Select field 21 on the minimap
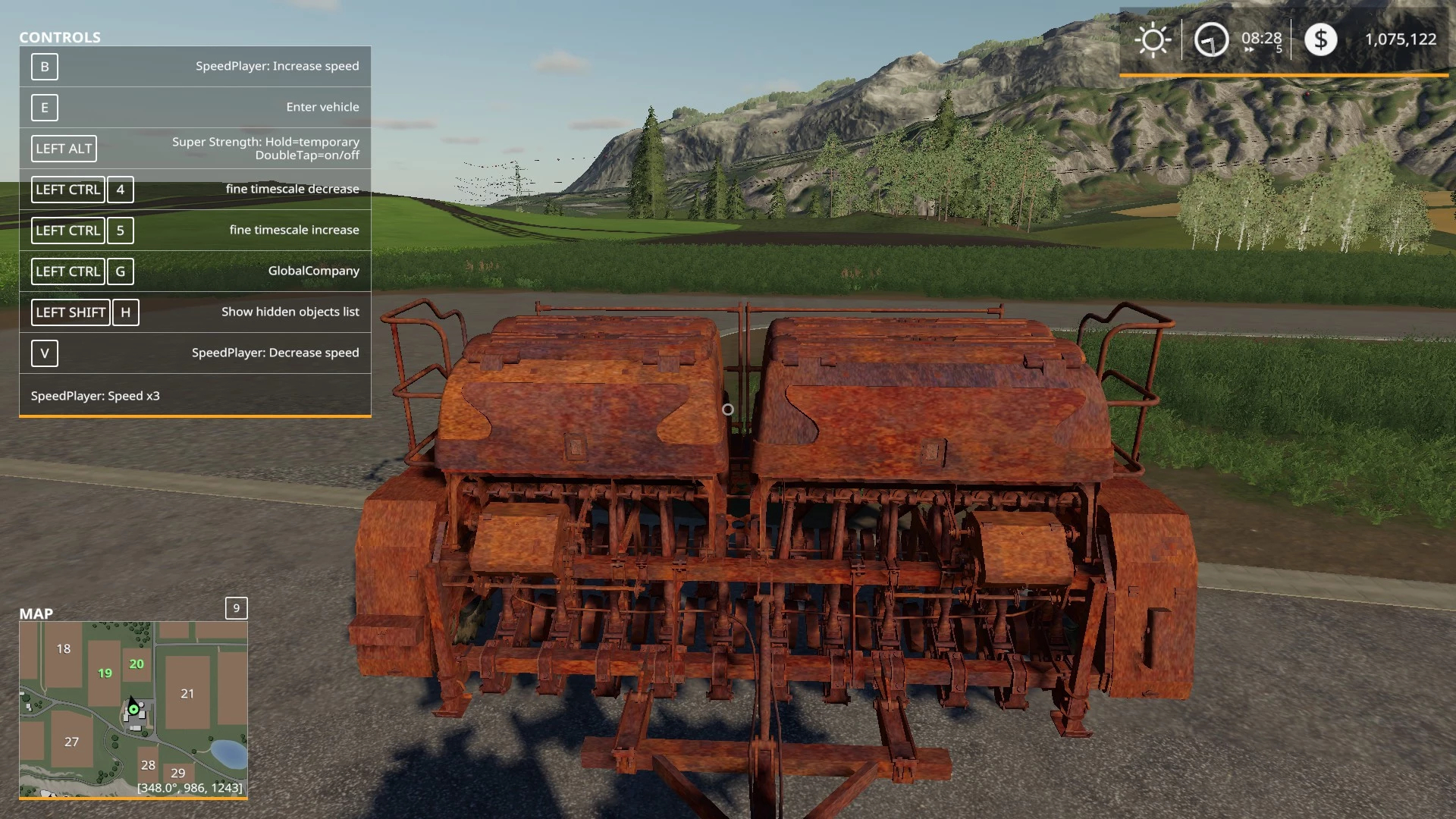 tap(187, 693)
